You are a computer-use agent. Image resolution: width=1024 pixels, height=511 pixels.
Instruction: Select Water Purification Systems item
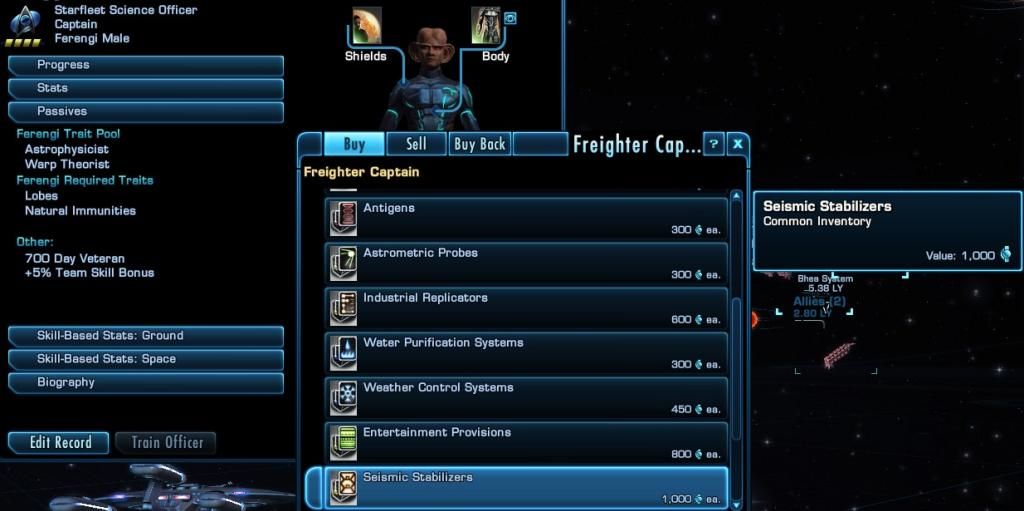point(526,353)
